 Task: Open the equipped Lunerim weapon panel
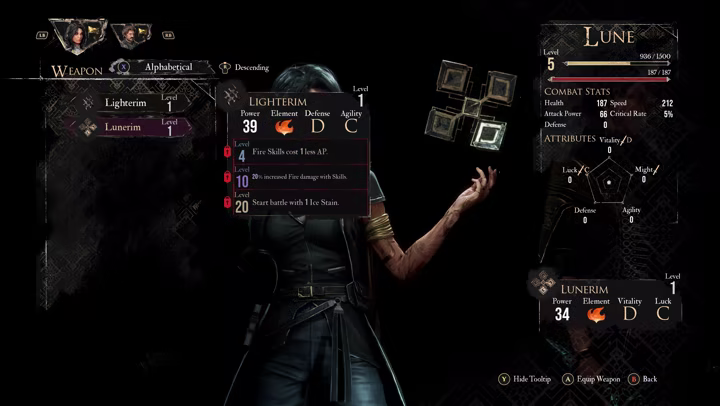pos(607,299)
